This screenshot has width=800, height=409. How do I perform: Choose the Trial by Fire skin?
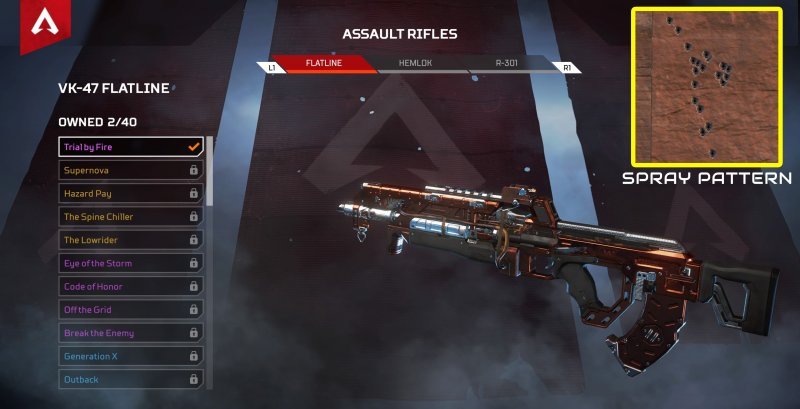click(x=131, y=147)
